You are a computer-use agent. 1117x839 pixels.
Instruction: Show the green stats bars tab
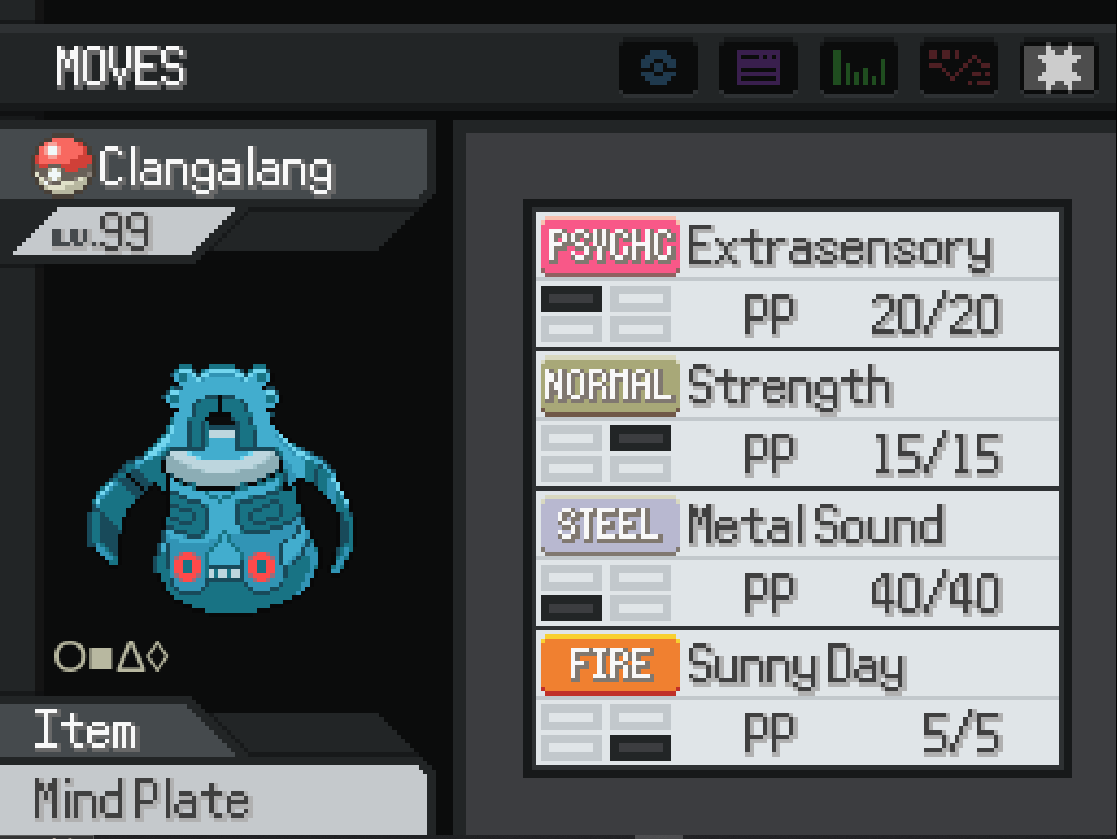pos(858,68)
